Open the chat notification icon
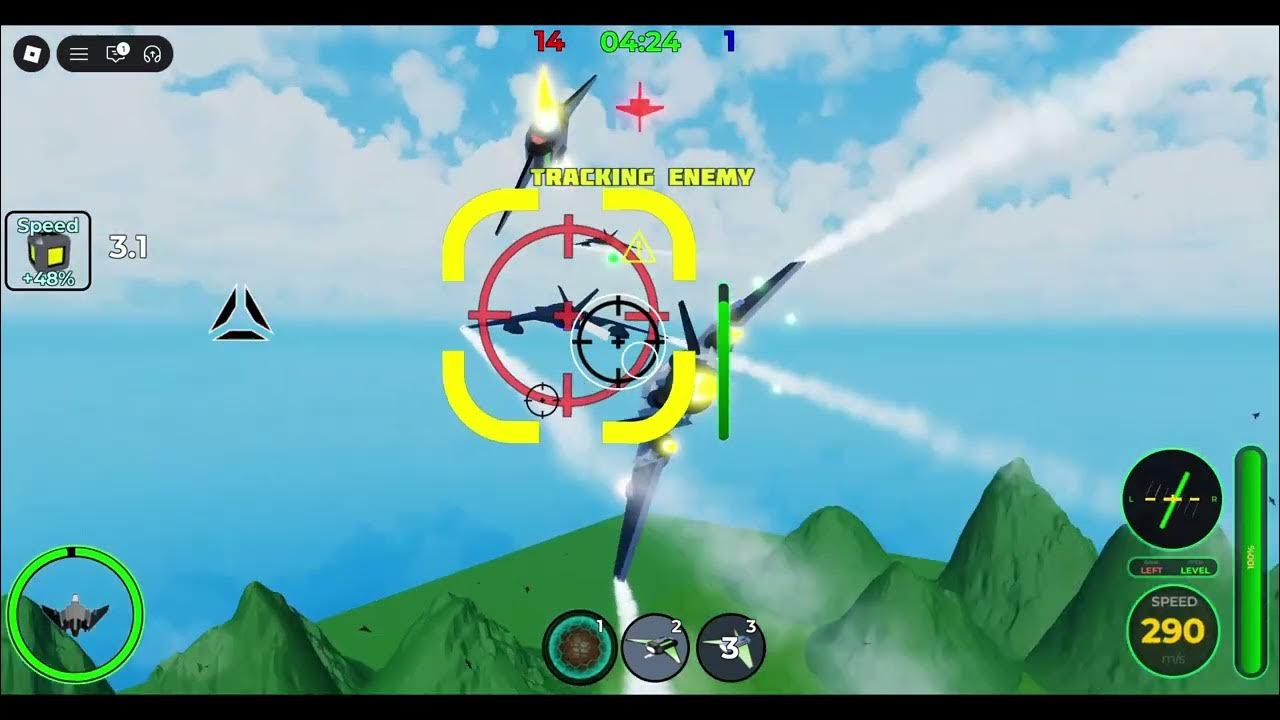The image size is (1280, 720). (114, 54)
